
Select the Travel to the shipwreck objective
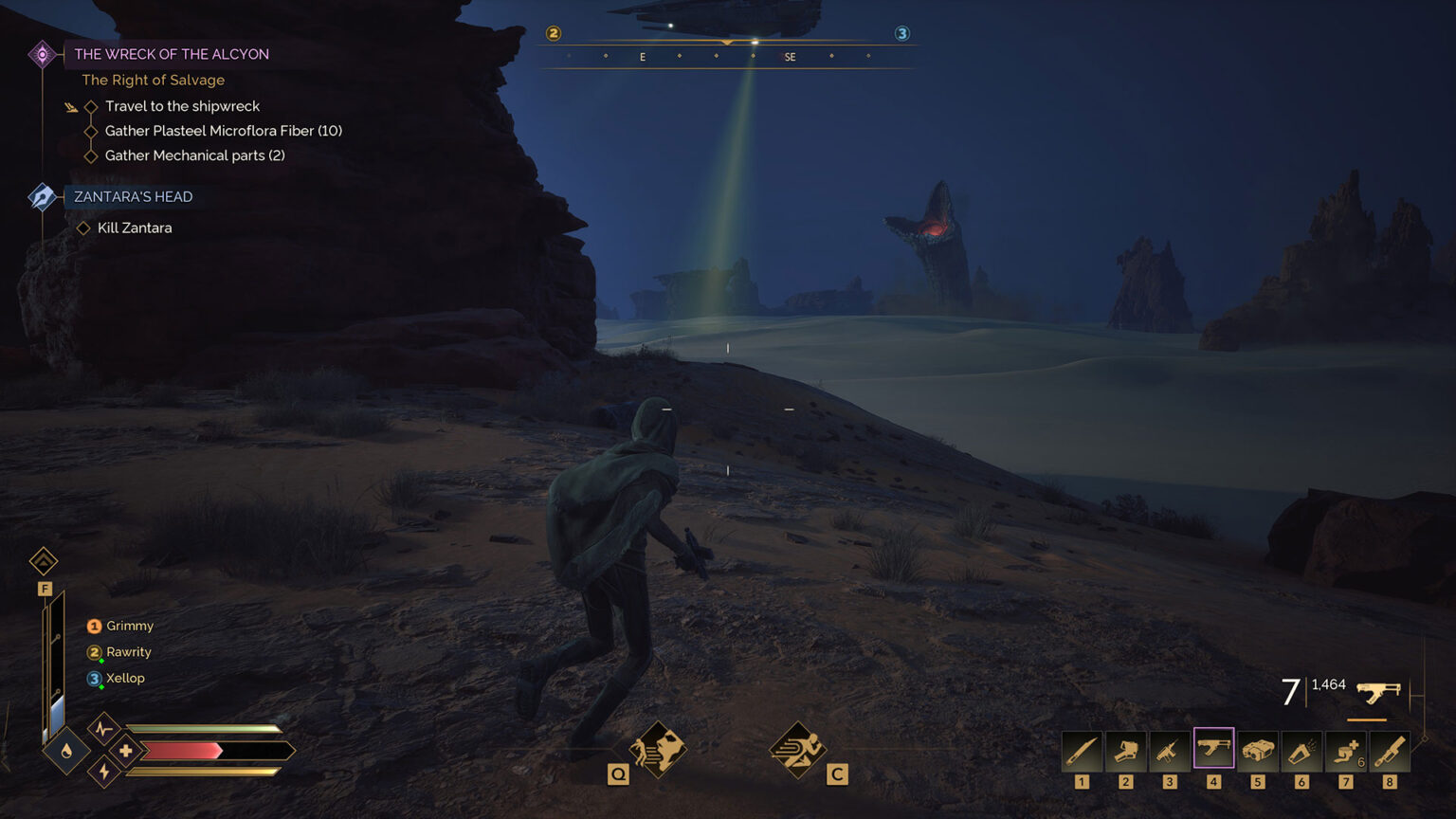(x=182, y=106)
